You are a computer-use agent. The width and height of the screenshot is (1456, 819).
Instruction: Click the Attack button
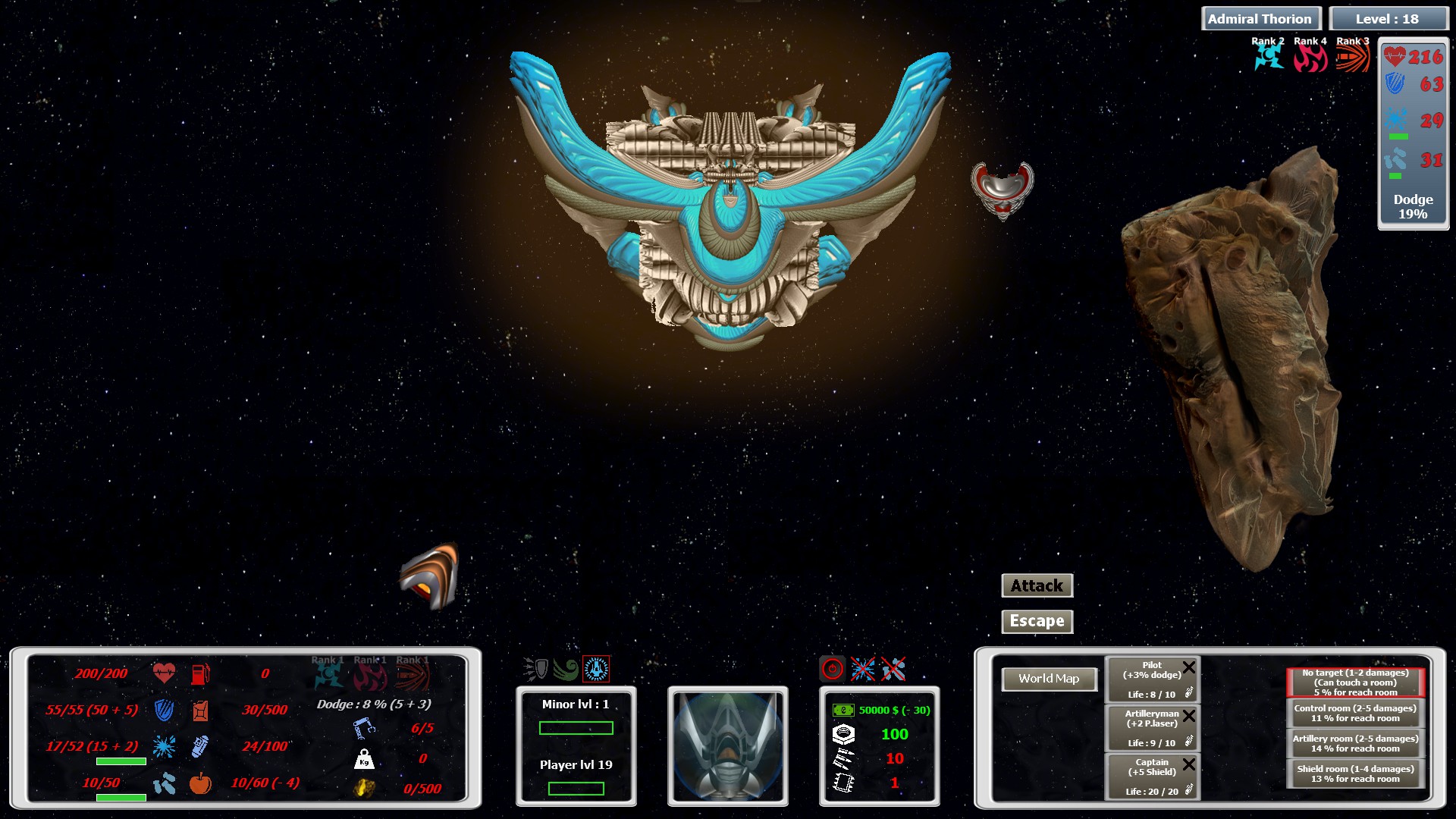tap(1037, 585)
